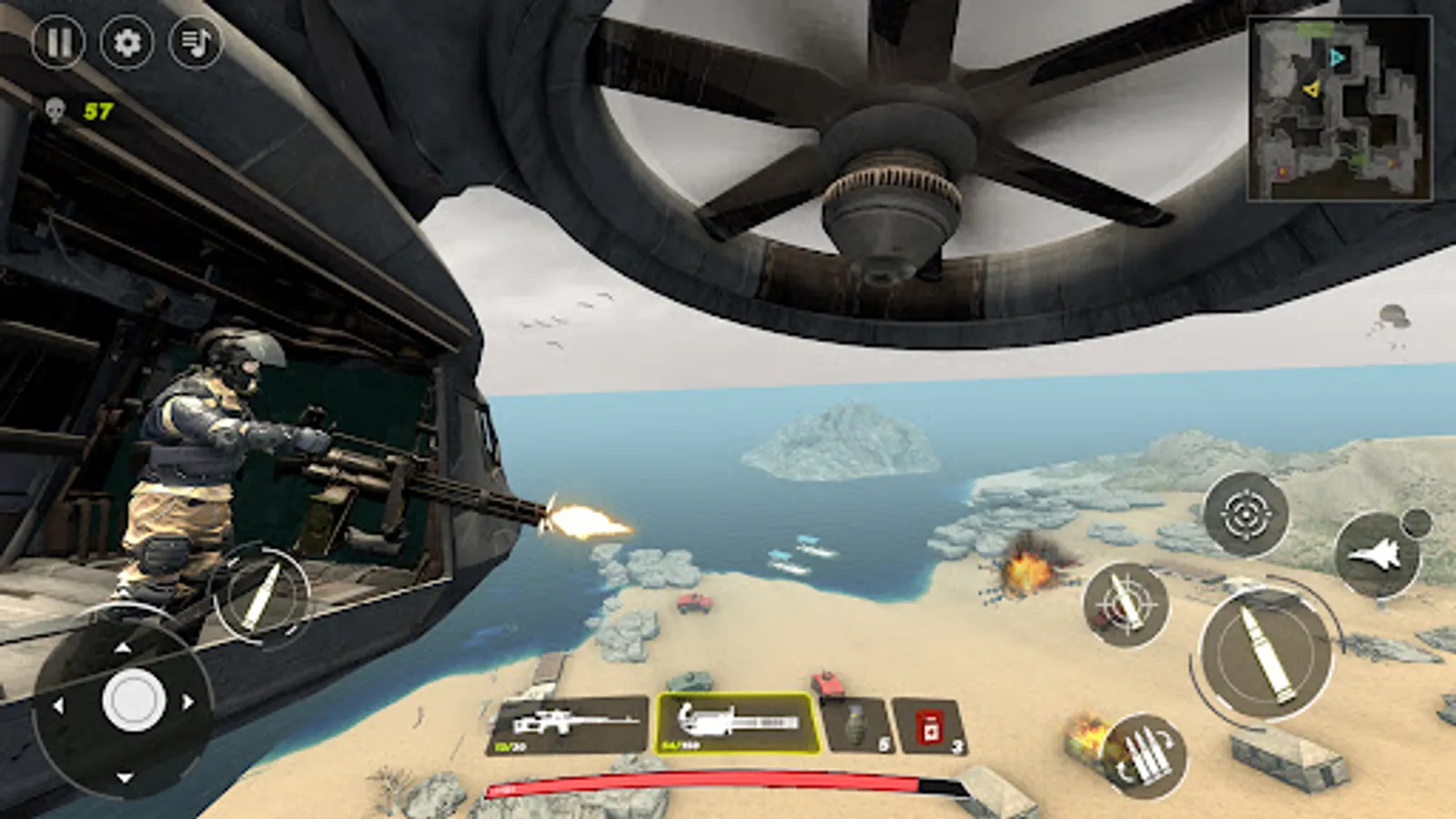Screen dimensions: 1456x819
Task: Open the settings gear menu
Action: [126, 42]
